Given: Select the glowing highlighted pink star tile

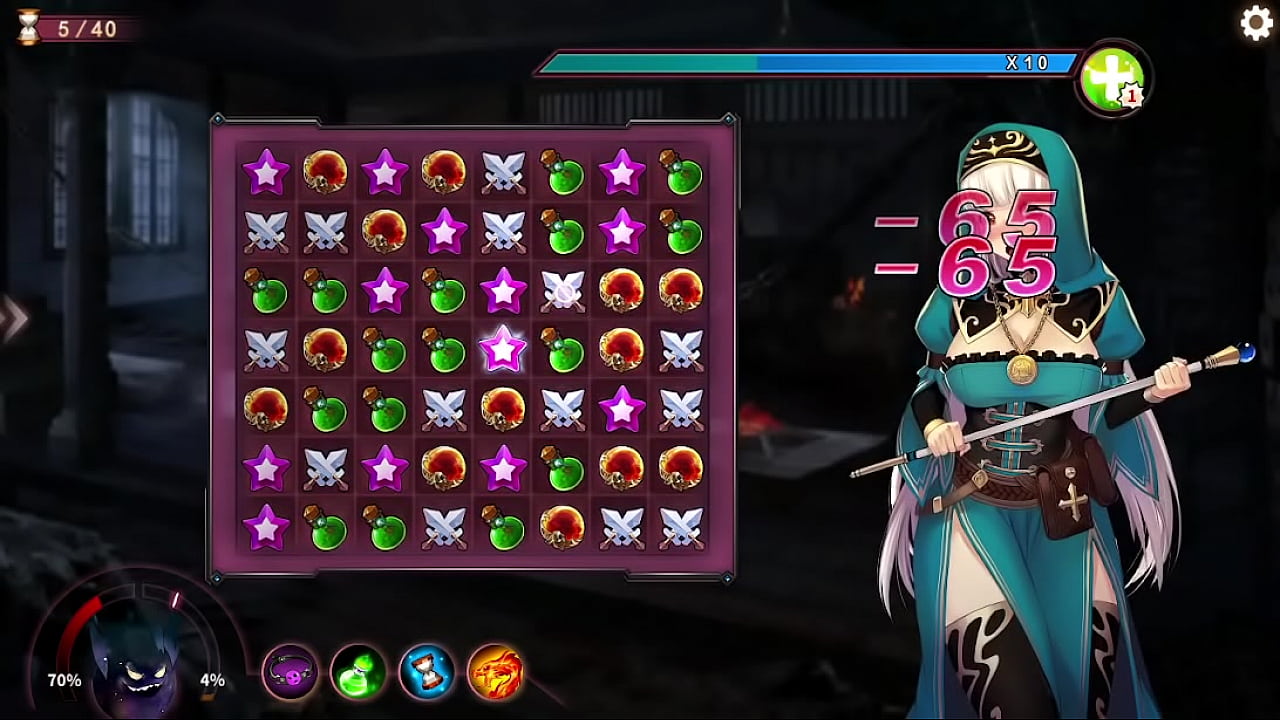Looking at the screenshot, I should pos(503,350).
